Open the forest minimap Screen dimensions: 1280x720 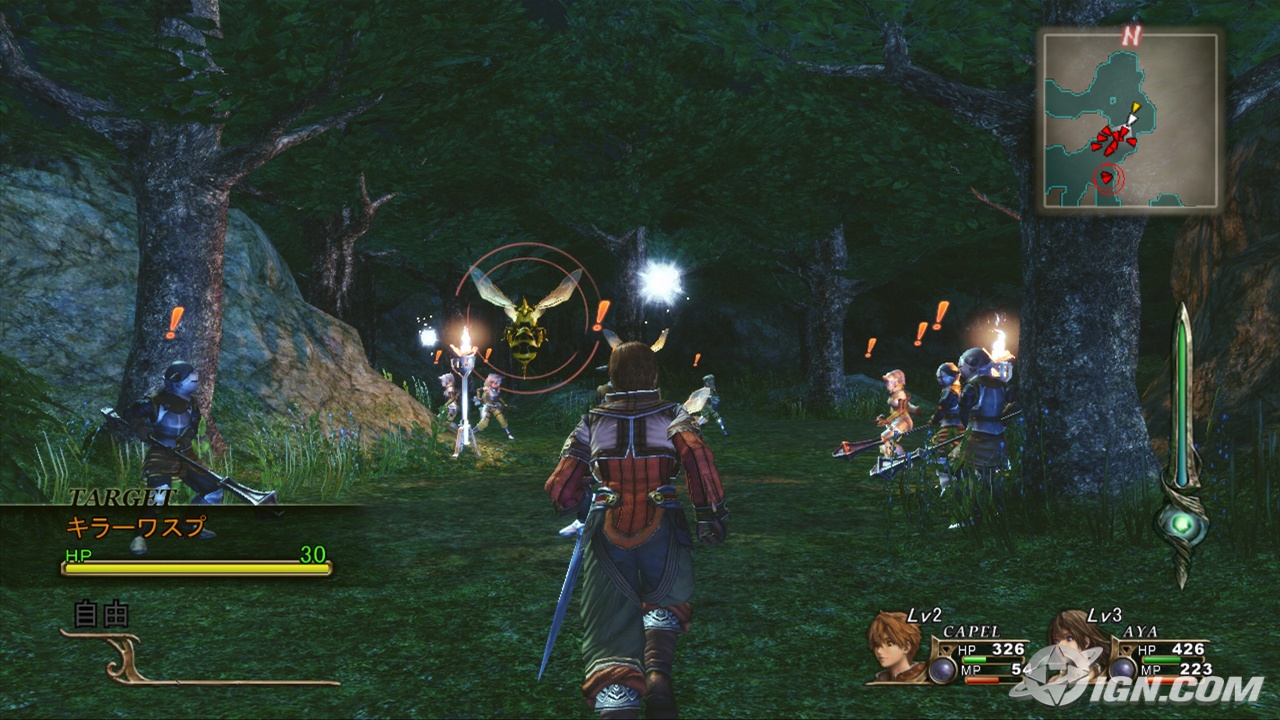click(x=1131, y=121)
